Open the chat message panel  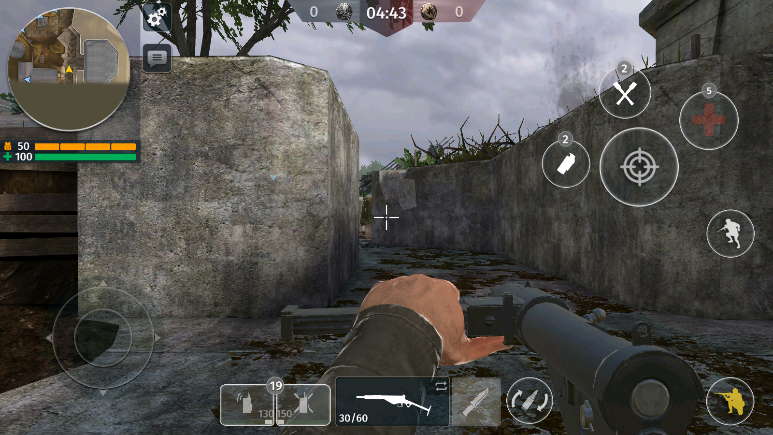tap(156, 57)
